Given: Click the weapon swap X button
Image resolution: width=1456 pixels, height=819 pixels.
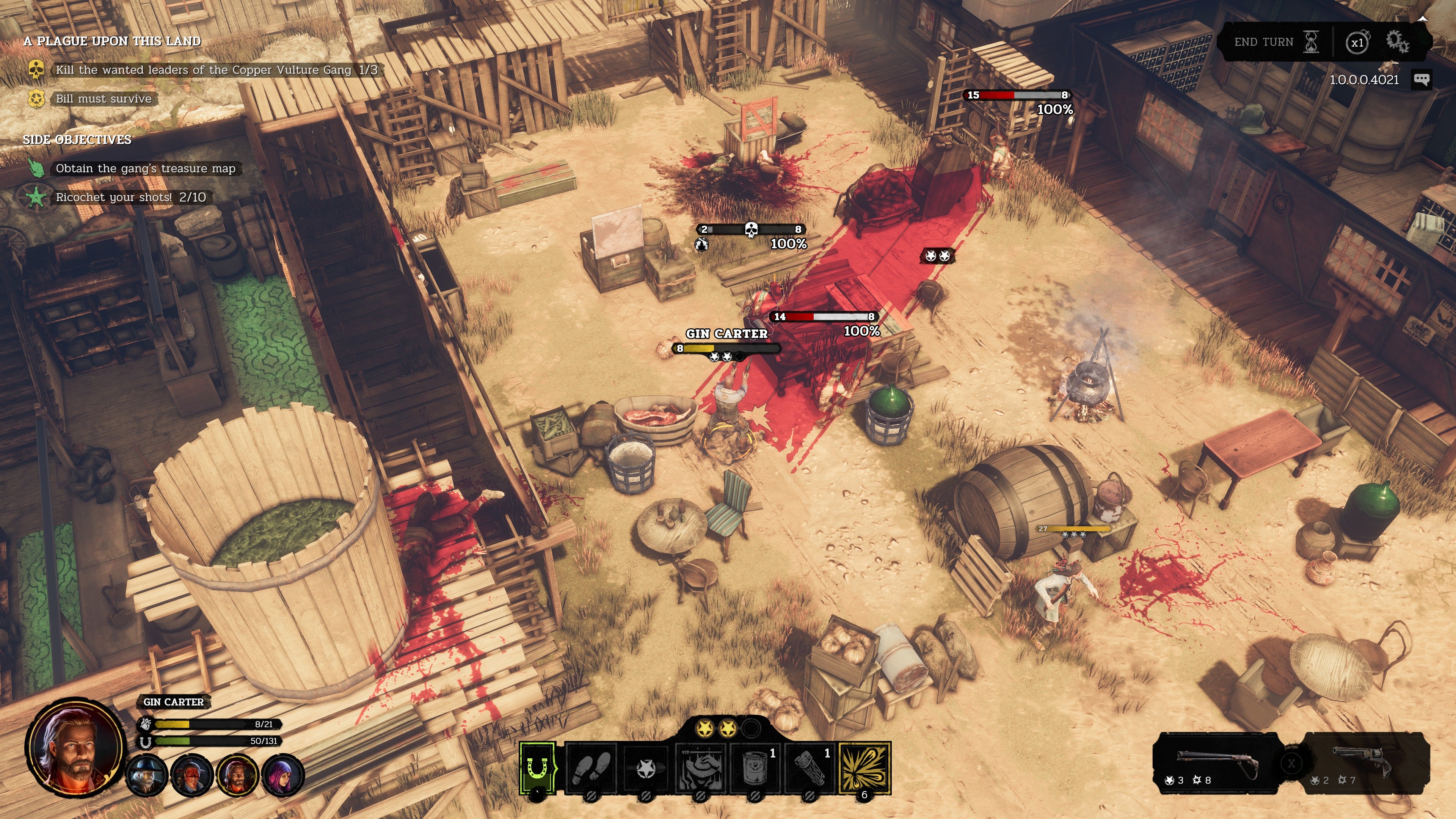Looking at the screenshot, I should point(1291,764).
